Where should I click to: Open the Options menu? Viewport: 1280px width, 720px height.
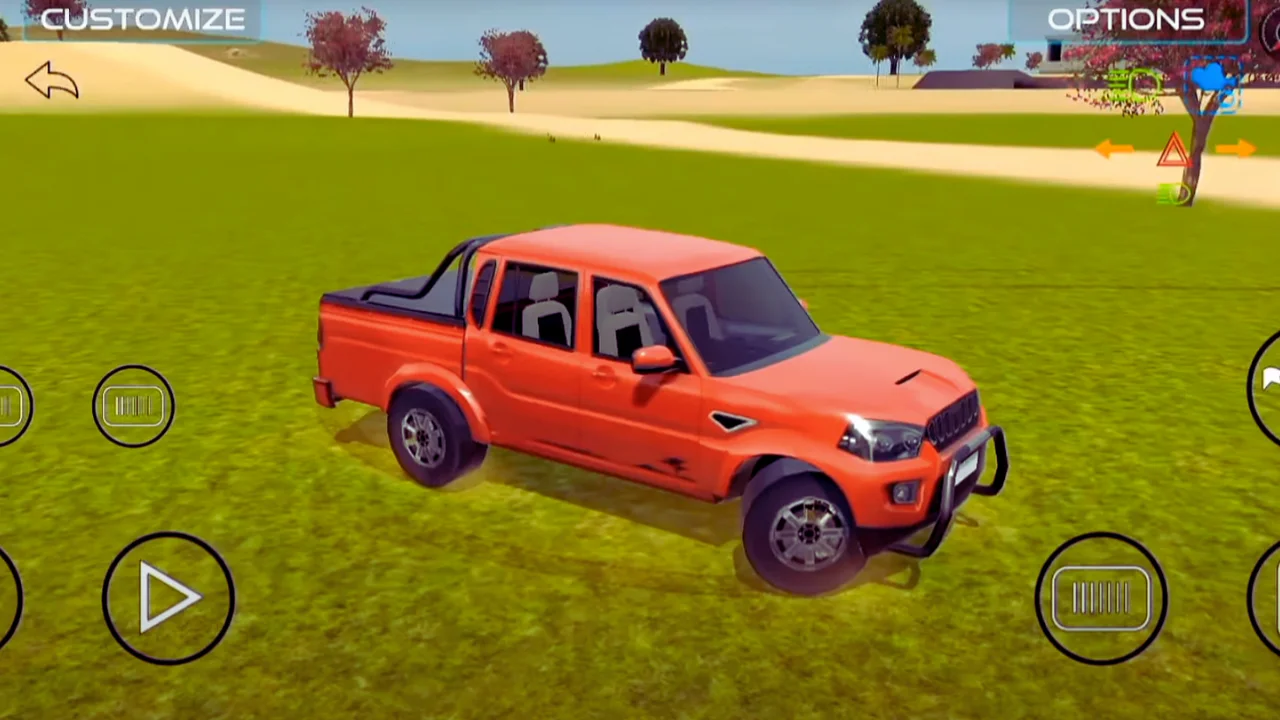click(1126, 19)
